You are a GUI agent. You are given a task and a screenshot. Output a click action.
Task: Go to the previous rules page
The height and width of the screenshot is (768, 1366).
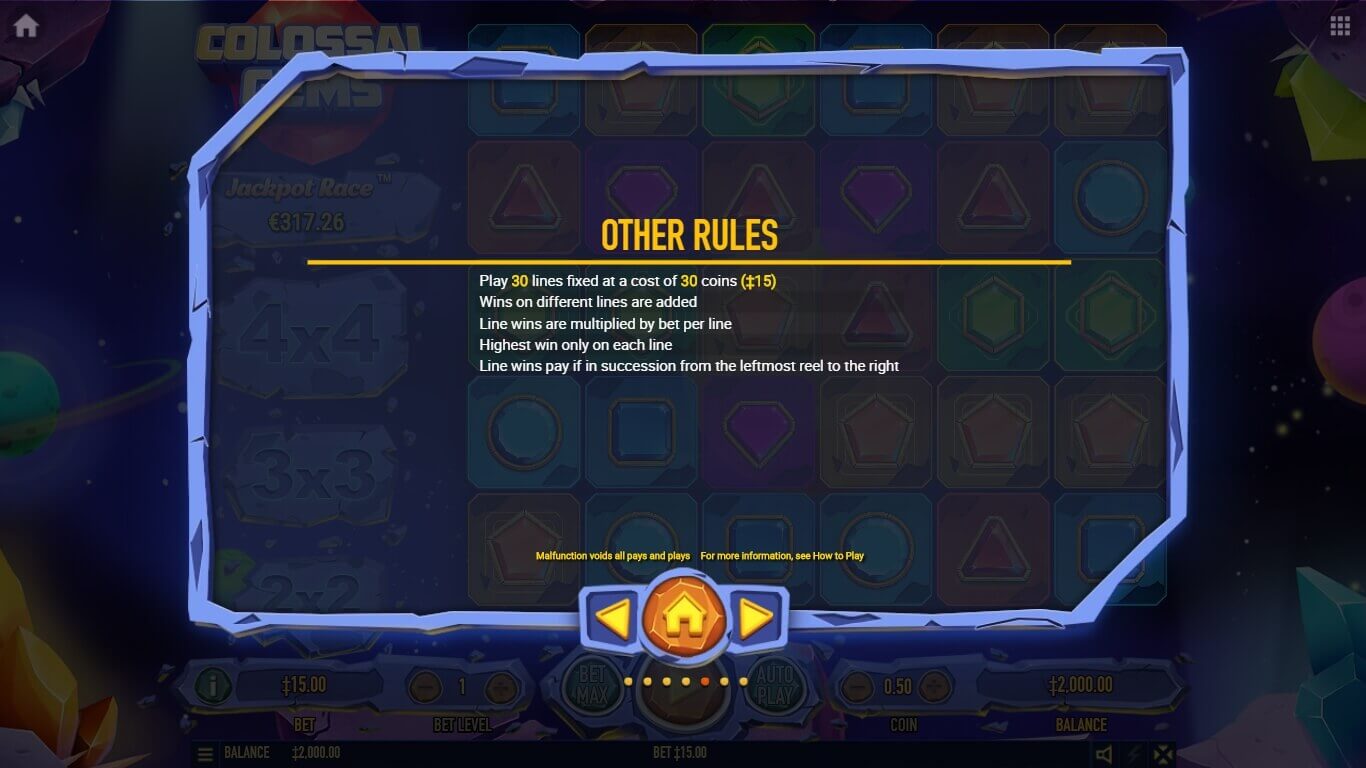click(x=612, y=619)
